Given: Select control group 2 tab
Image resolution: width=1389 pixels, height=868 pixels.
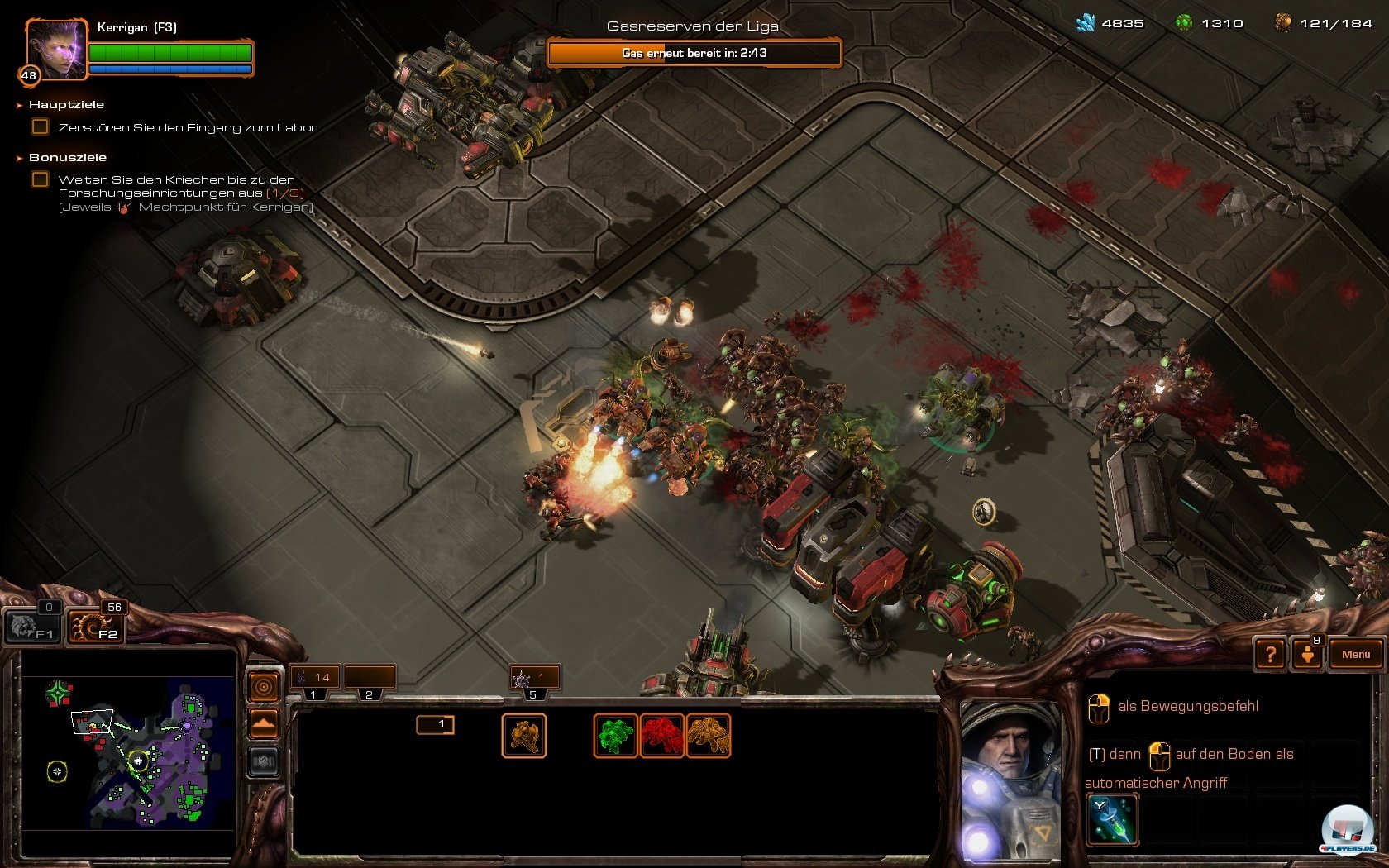Looking at the screenshot, I should point(370,678).
